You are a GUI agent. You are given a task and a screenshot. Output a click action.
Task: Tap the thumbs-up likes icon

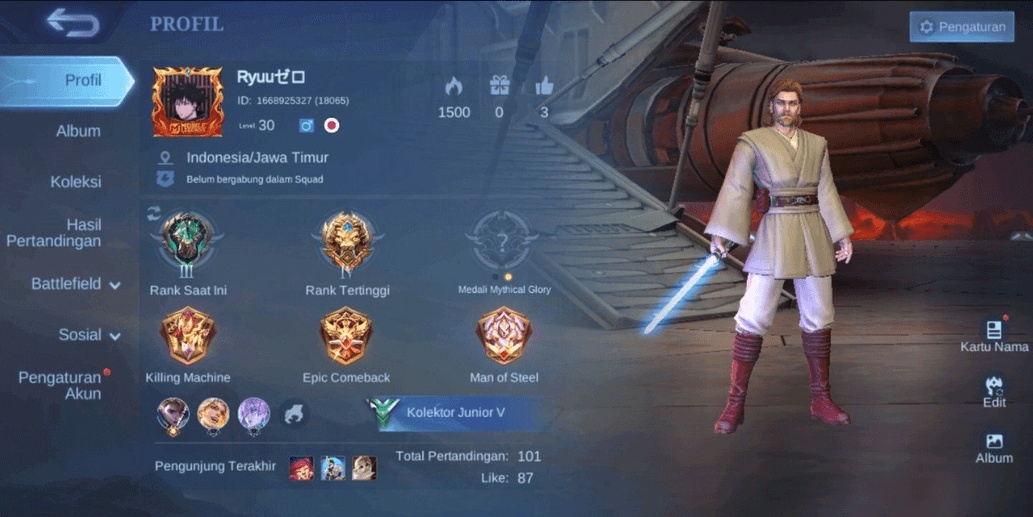point(544,86)
